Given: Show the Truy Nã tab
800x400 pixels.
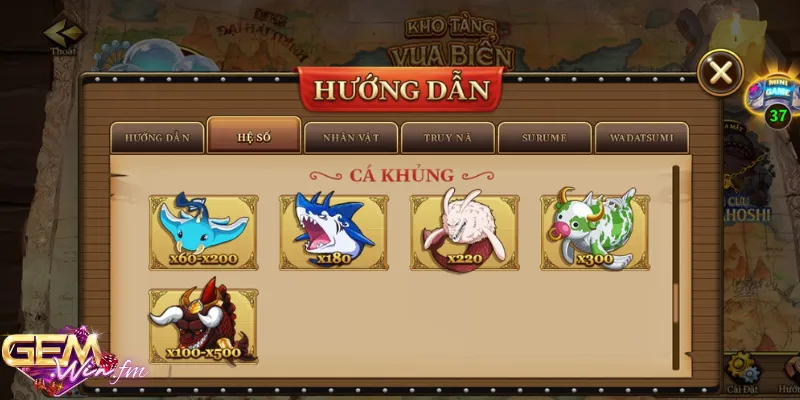Looking at the screenshot, I should coord(448,137).
